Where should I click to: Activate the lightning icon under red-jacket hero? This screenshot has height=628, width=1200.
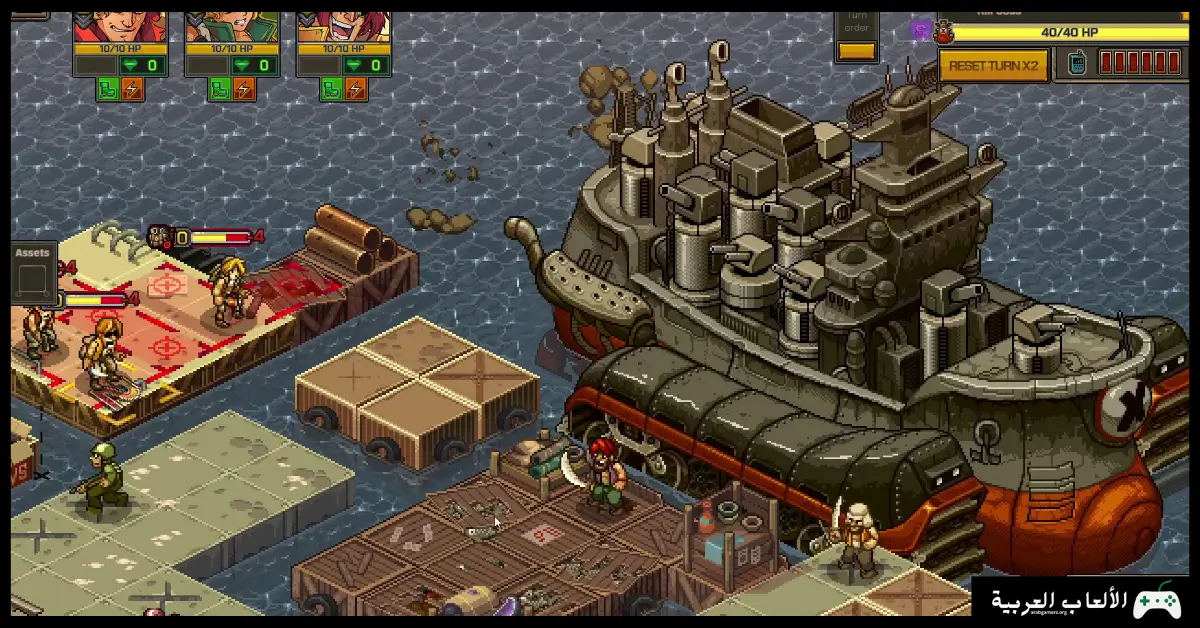click(132, 90)
